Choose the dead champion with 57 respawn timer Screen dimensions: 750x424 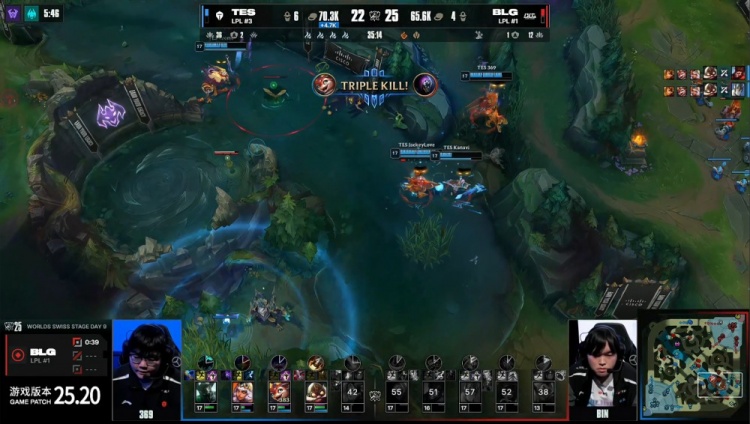469,393
